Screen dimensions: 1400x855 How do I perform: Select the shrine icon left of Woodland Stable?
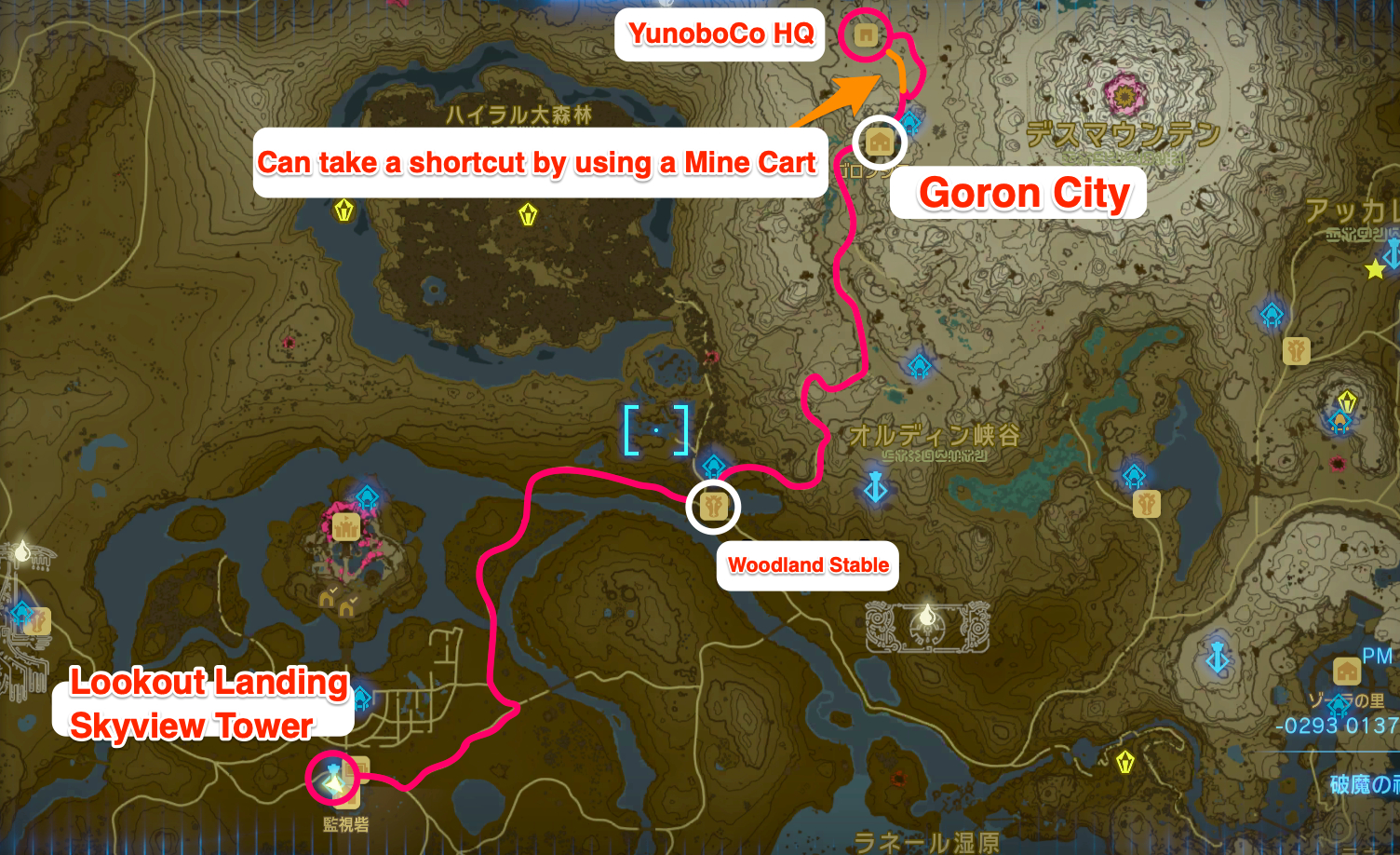point(713,465)
